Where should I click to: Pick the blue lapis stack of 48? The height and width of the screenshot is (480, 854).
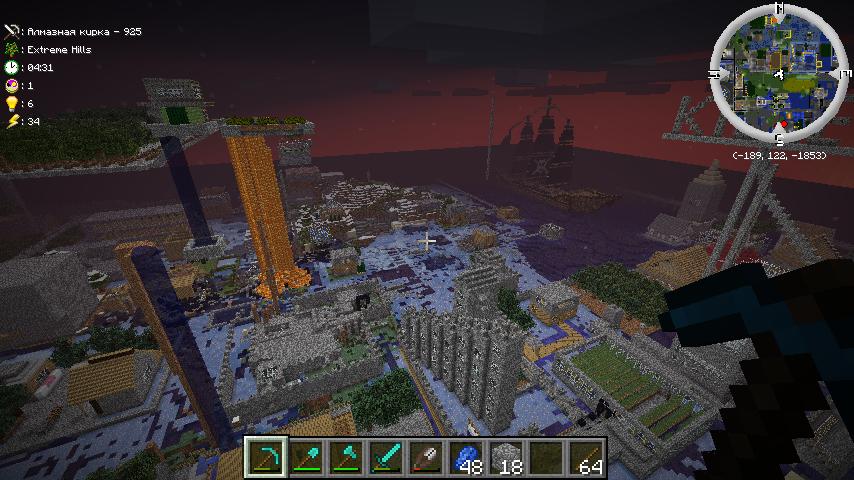pyautogui.click(x=467, y=457)
